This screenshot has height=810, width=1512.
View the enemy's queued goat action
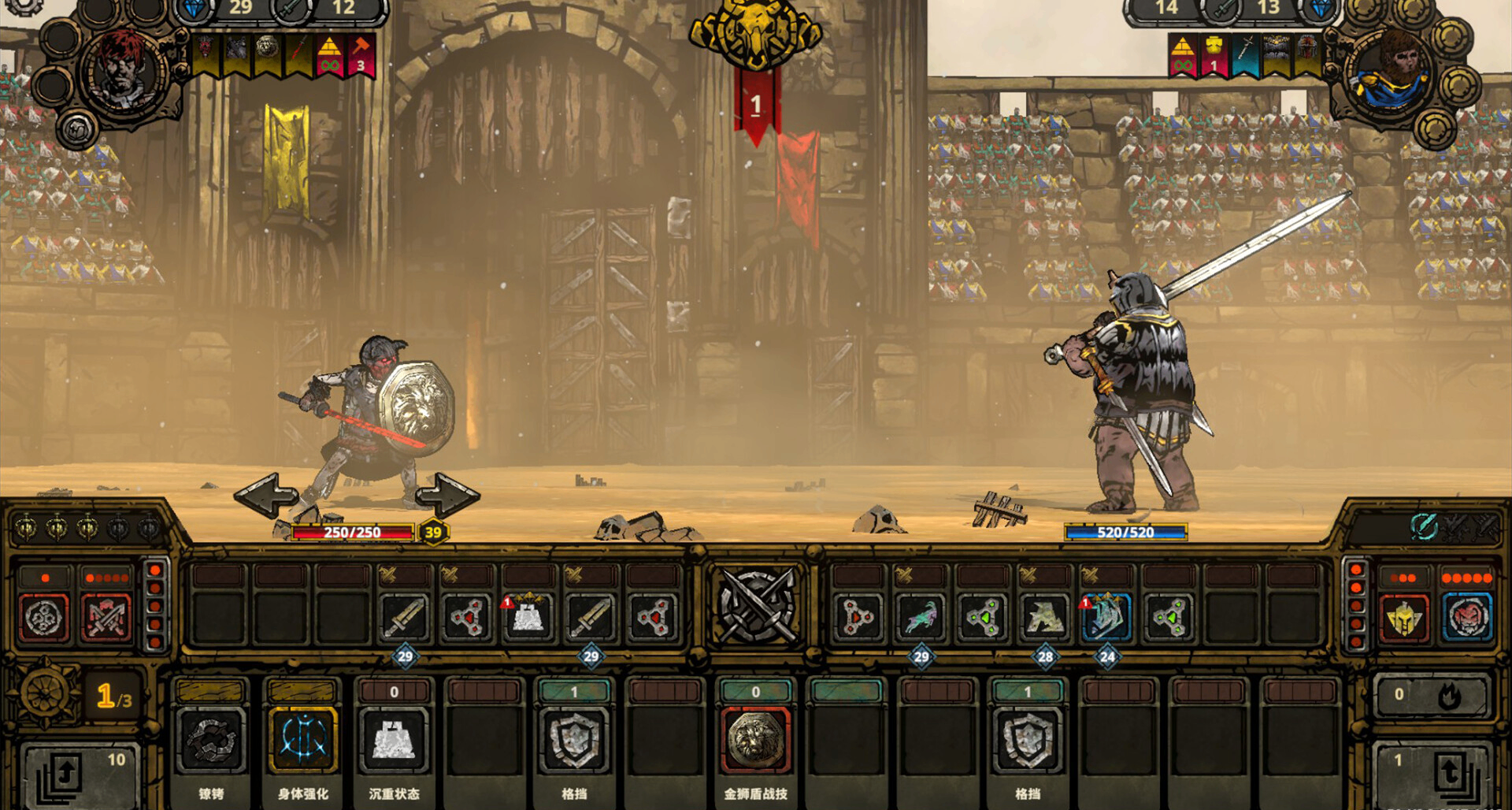click(x=921, y=617)
